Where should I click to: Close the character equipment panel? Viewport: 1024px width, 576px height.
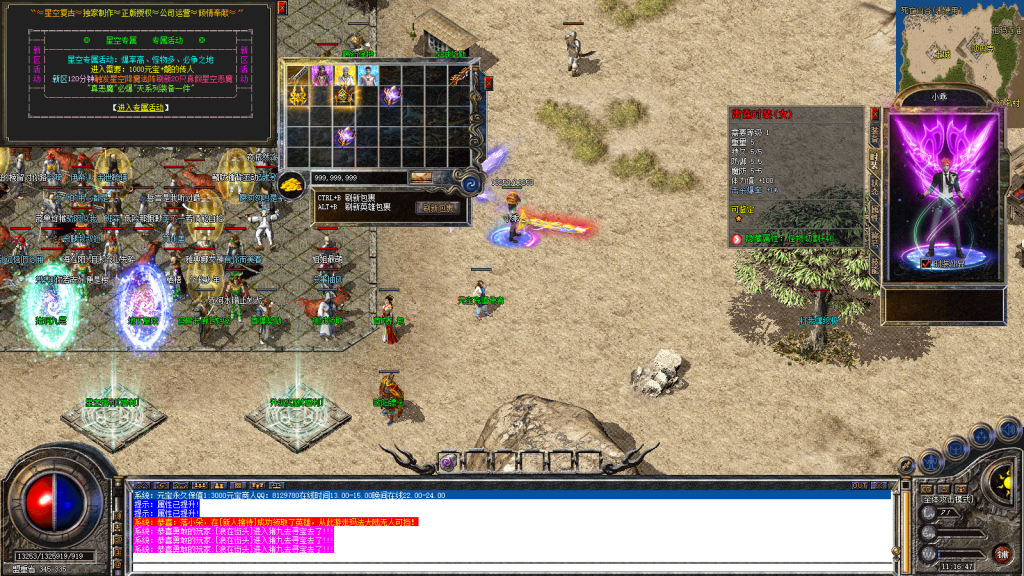pos(875,114)
